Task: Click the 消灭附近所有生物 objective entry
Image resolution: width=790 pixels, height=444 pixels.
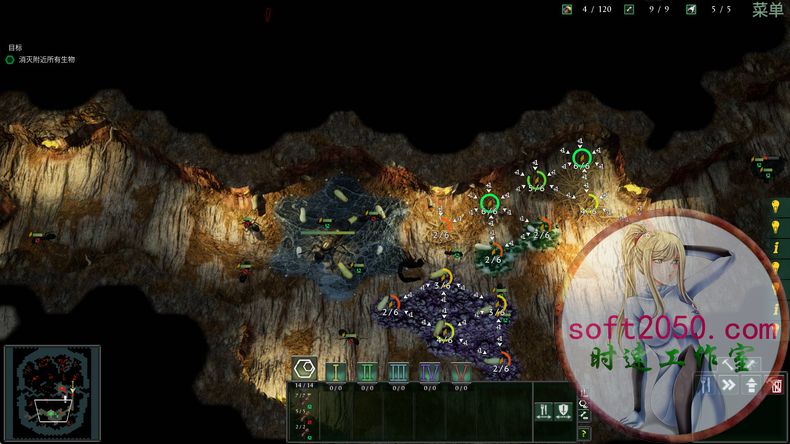Action: [x=46, y=60]
